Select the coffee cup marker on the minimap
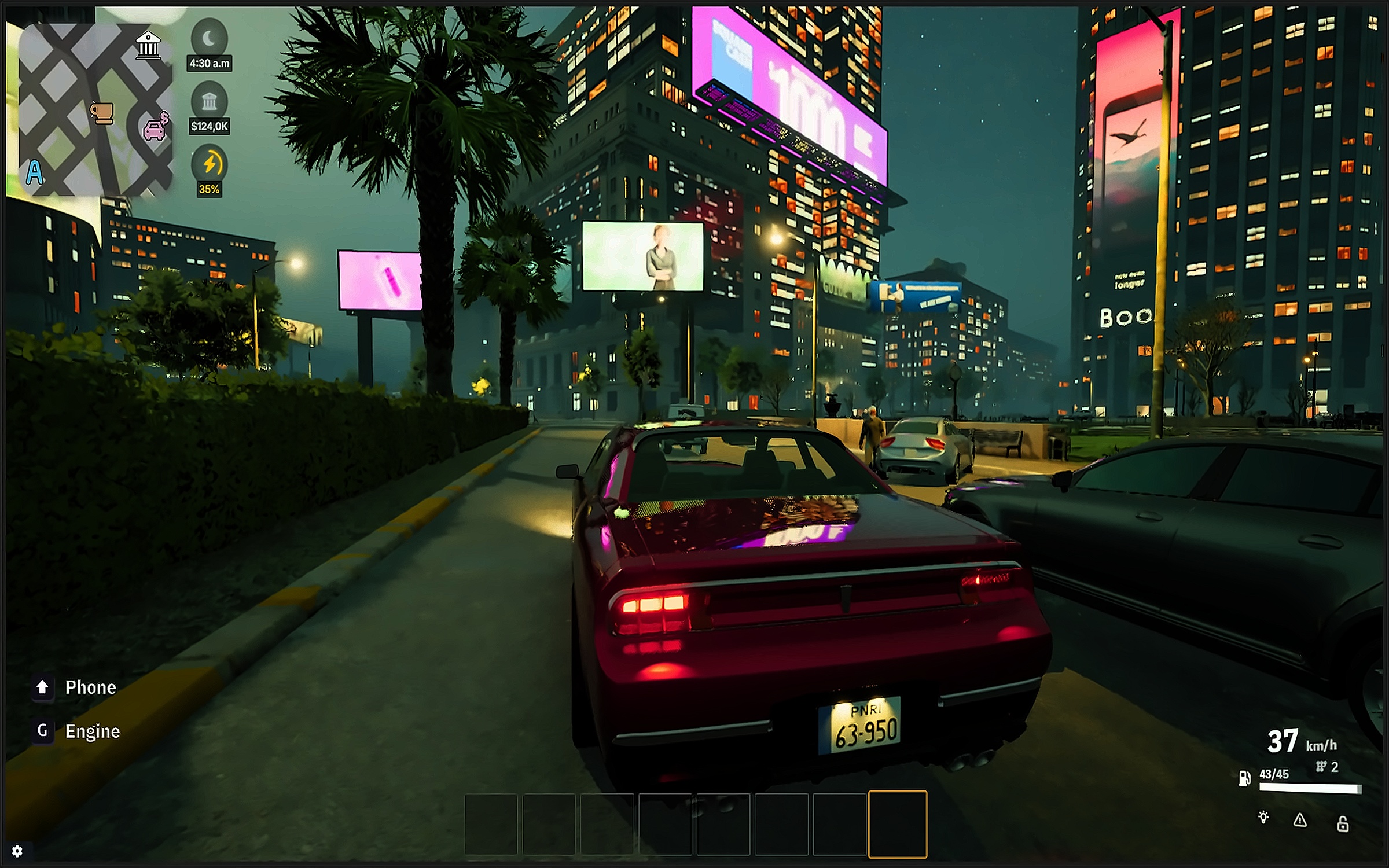 click(x=102, y=113)
